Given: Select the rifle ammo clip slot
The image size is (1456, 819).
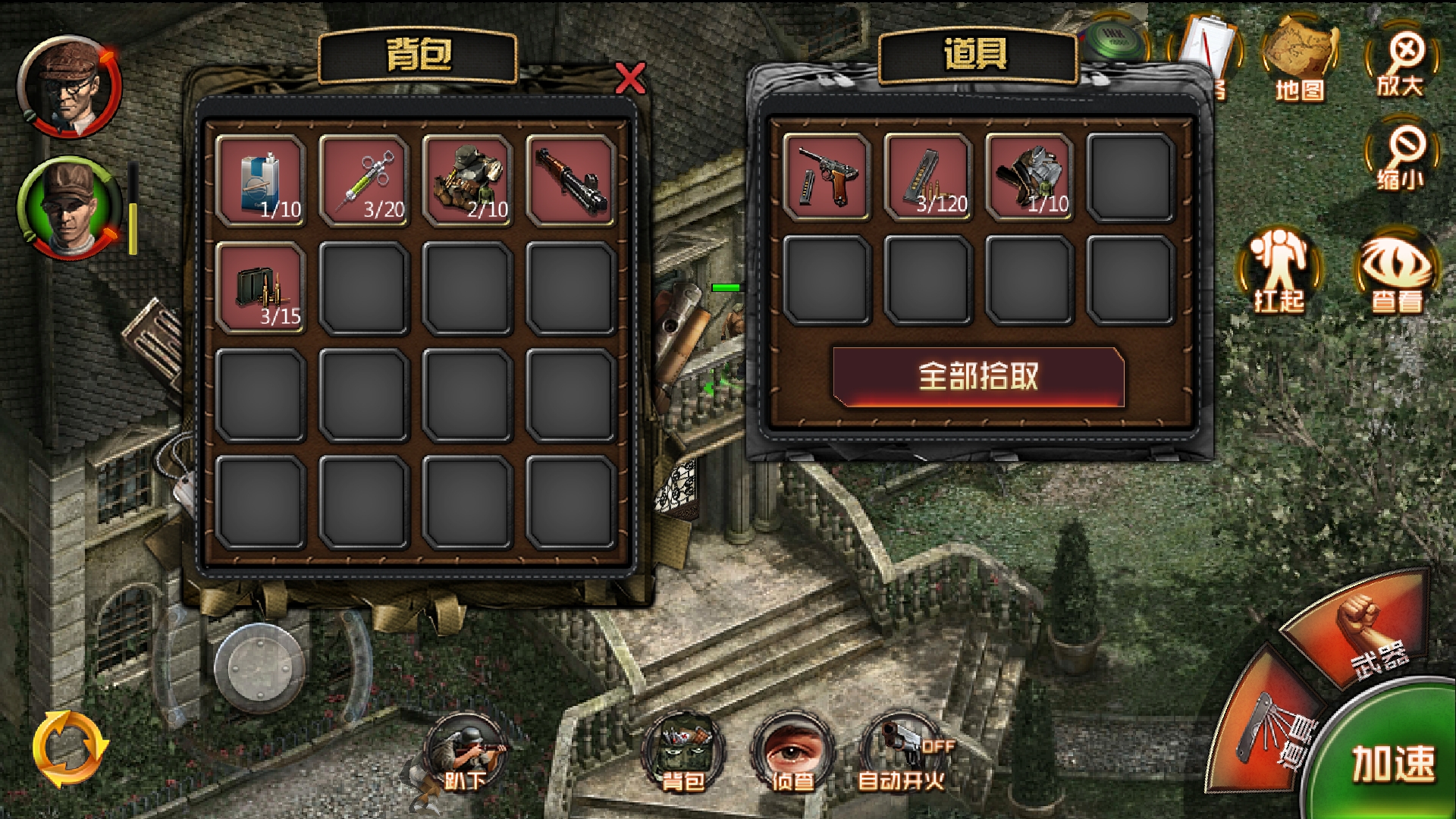Looking at the screenshot, I should tap(260, 288).
